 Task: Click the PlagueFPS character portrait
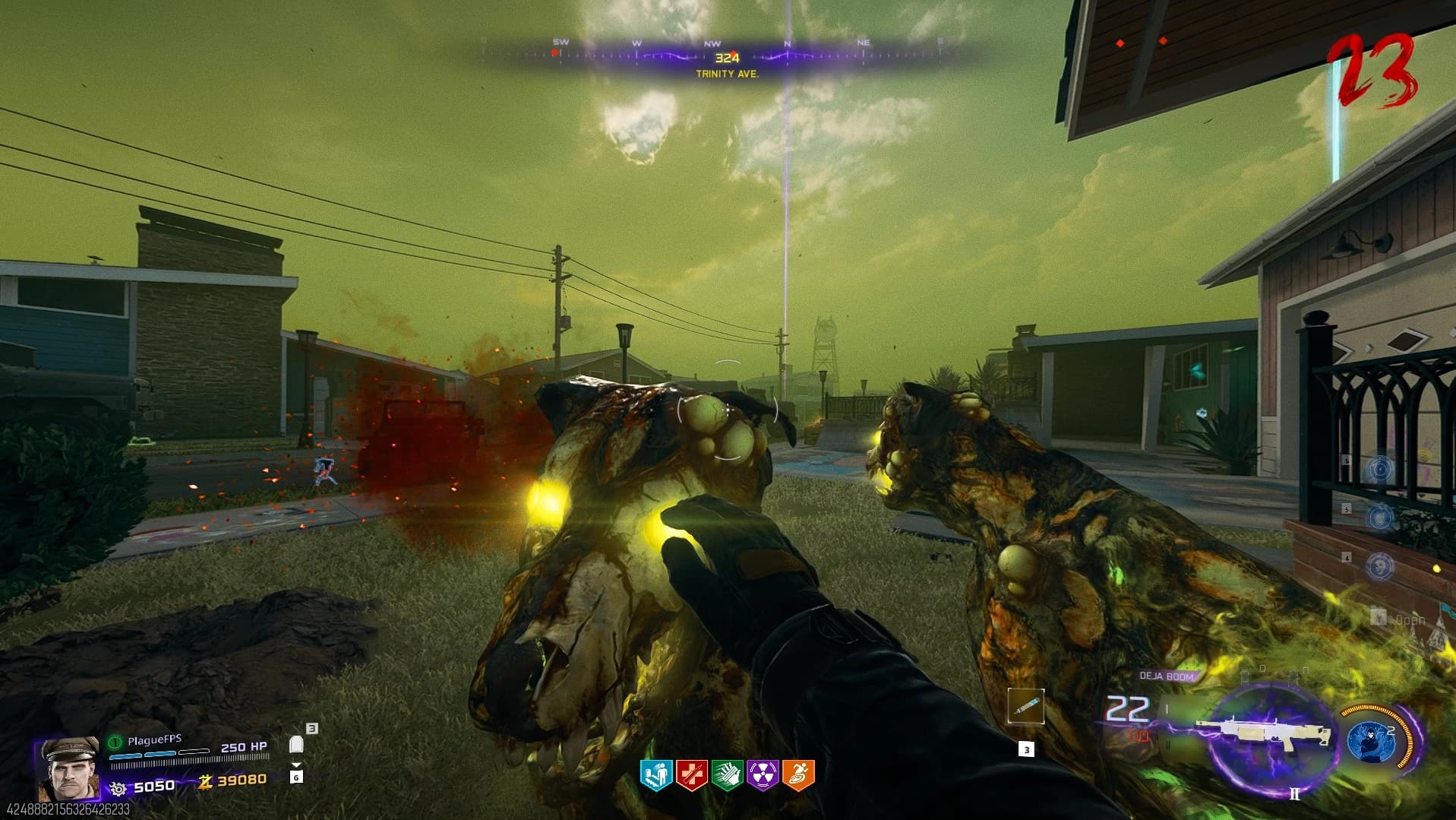tap(67, 768)
